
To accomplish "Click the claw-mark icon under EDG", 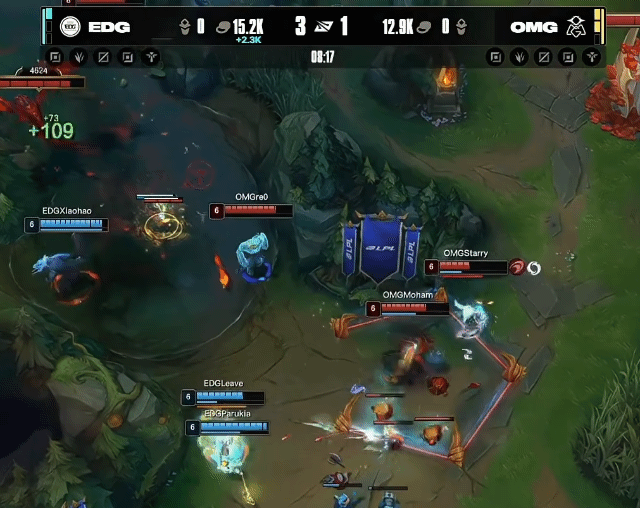I will click(79, 57).
